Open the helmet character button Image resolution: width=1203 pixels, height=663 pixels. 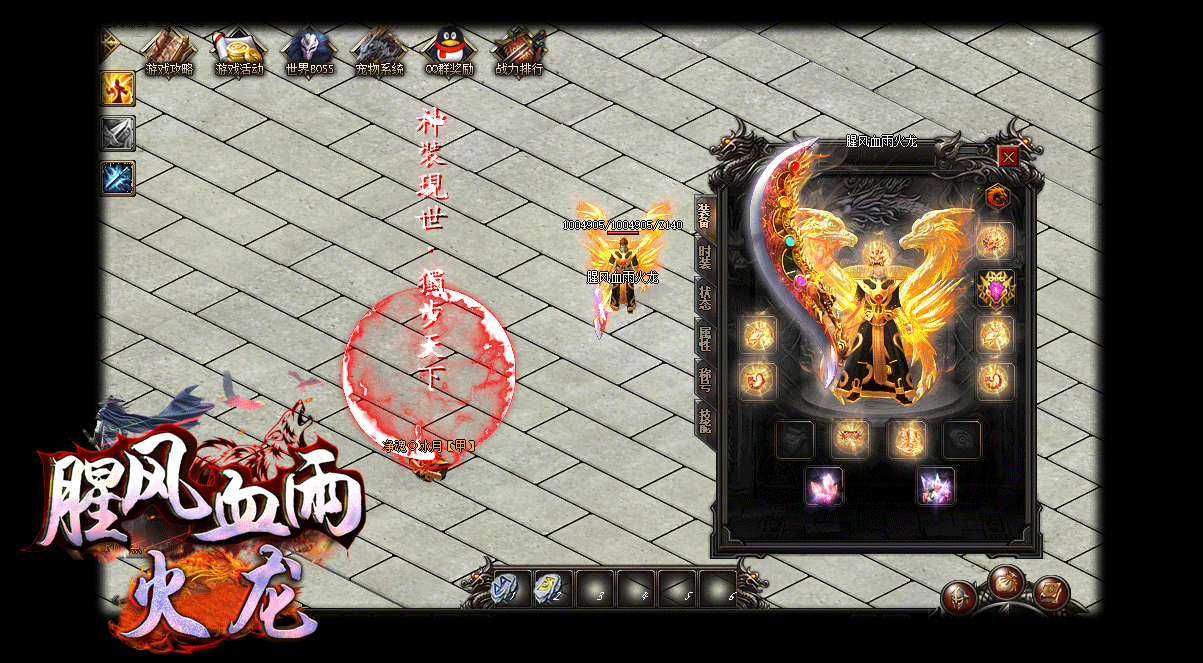pyautogui.click(x=959, y=597)
